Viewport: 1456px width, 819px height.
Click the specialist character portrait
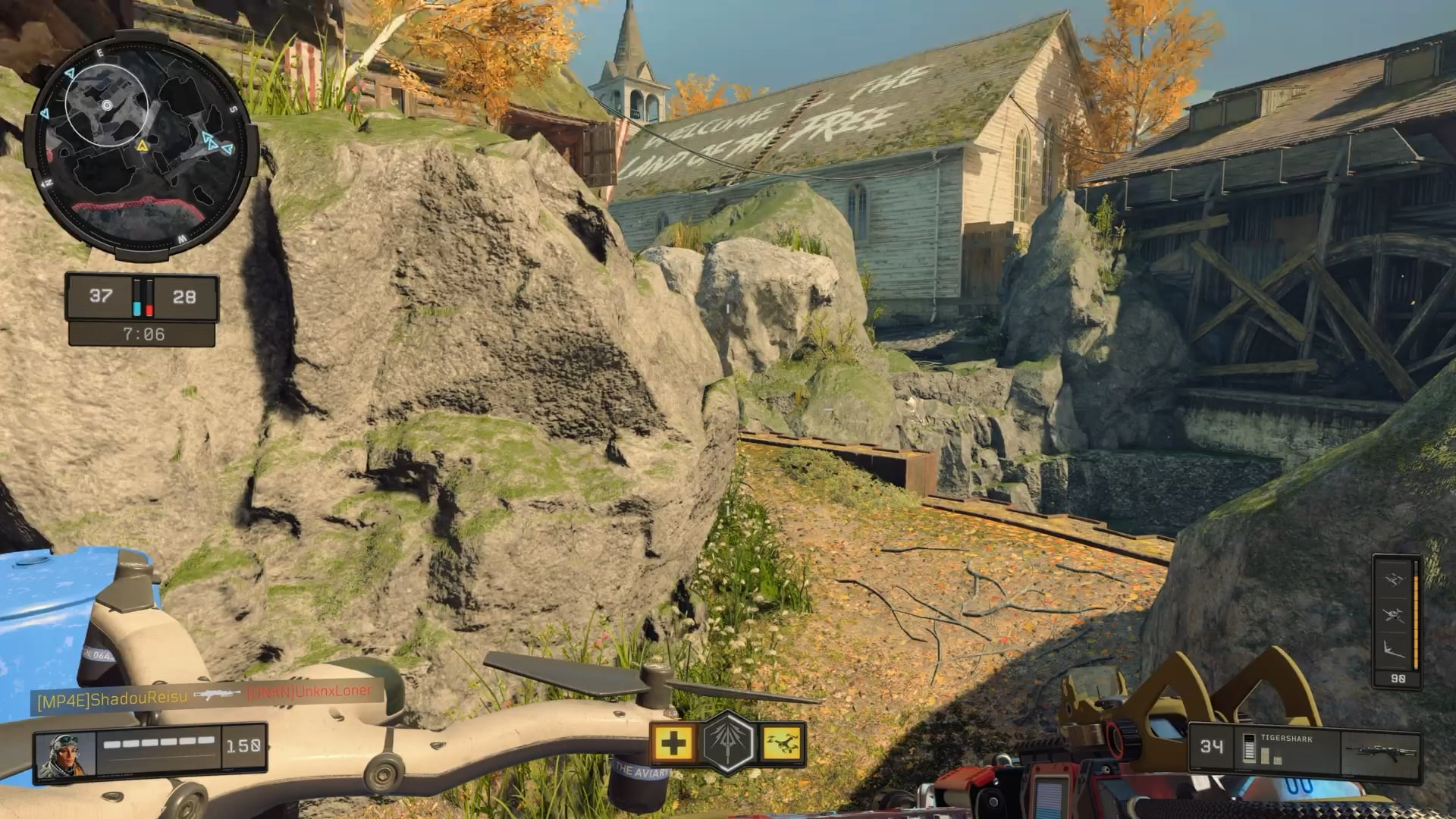(x=65, y=756)
